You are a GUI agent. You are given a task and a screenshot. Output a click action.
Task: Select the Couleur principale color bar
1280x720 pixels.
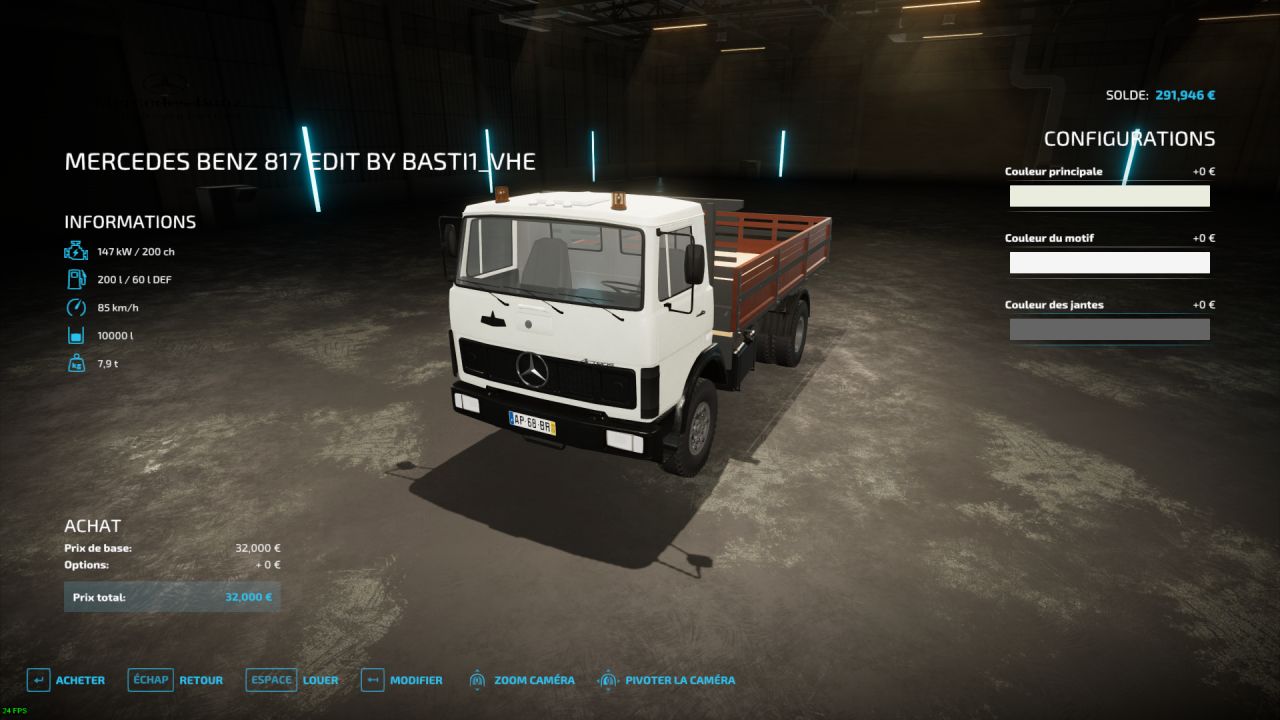pyautogui.click(x=1109, y=196)
